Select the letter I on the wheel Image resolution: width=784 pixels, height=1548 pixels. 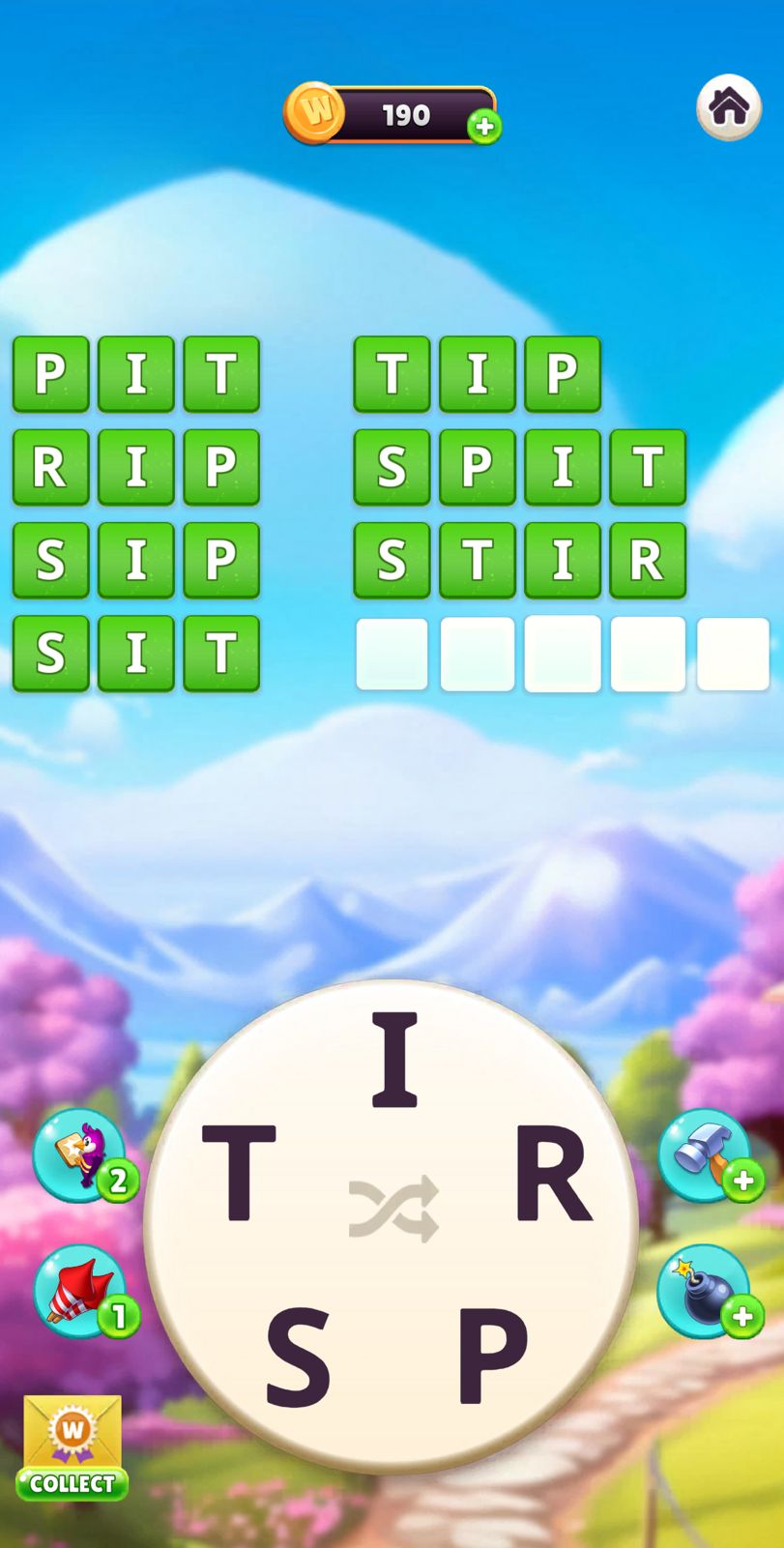pyautogui.click(x=394, y=1060)
